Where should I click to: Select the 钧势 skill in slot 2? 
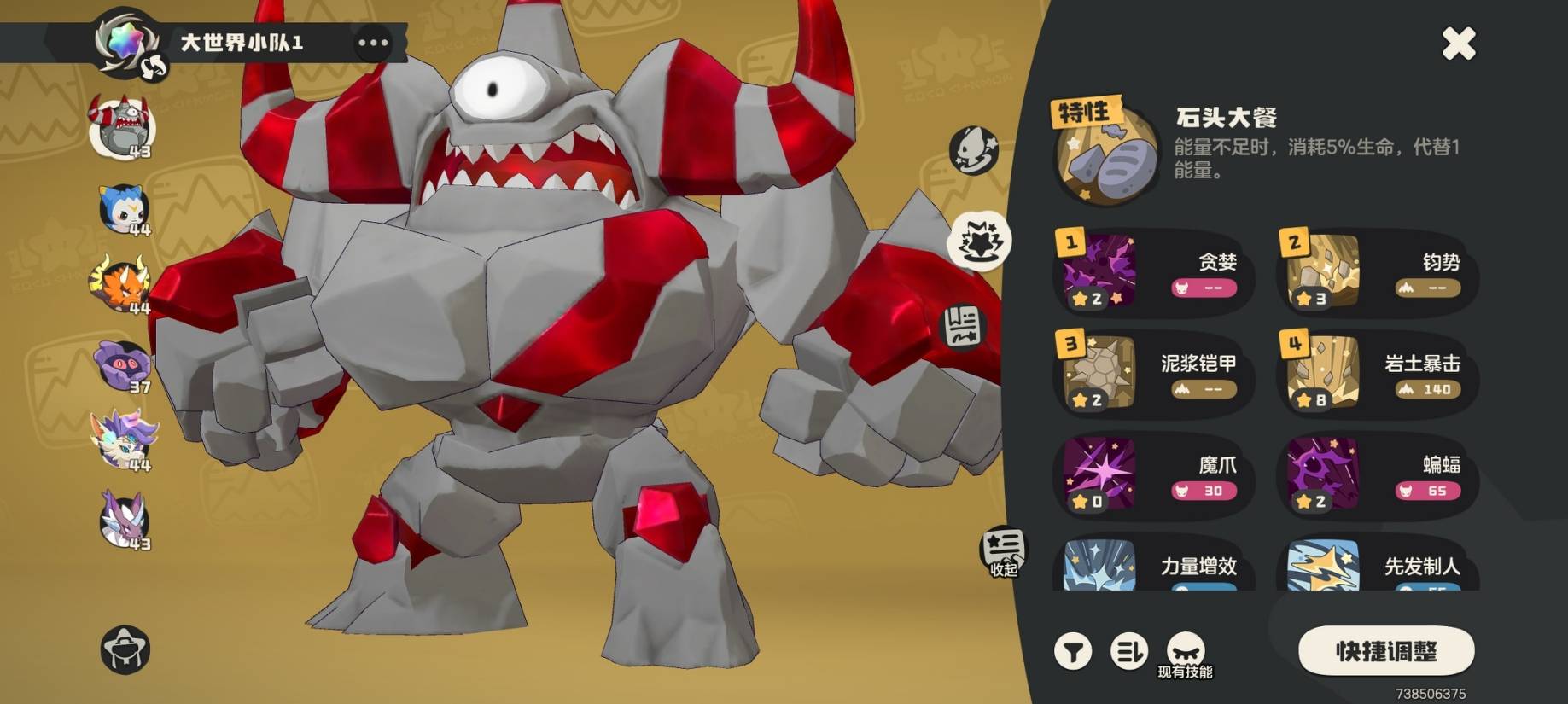(1378, 273)
